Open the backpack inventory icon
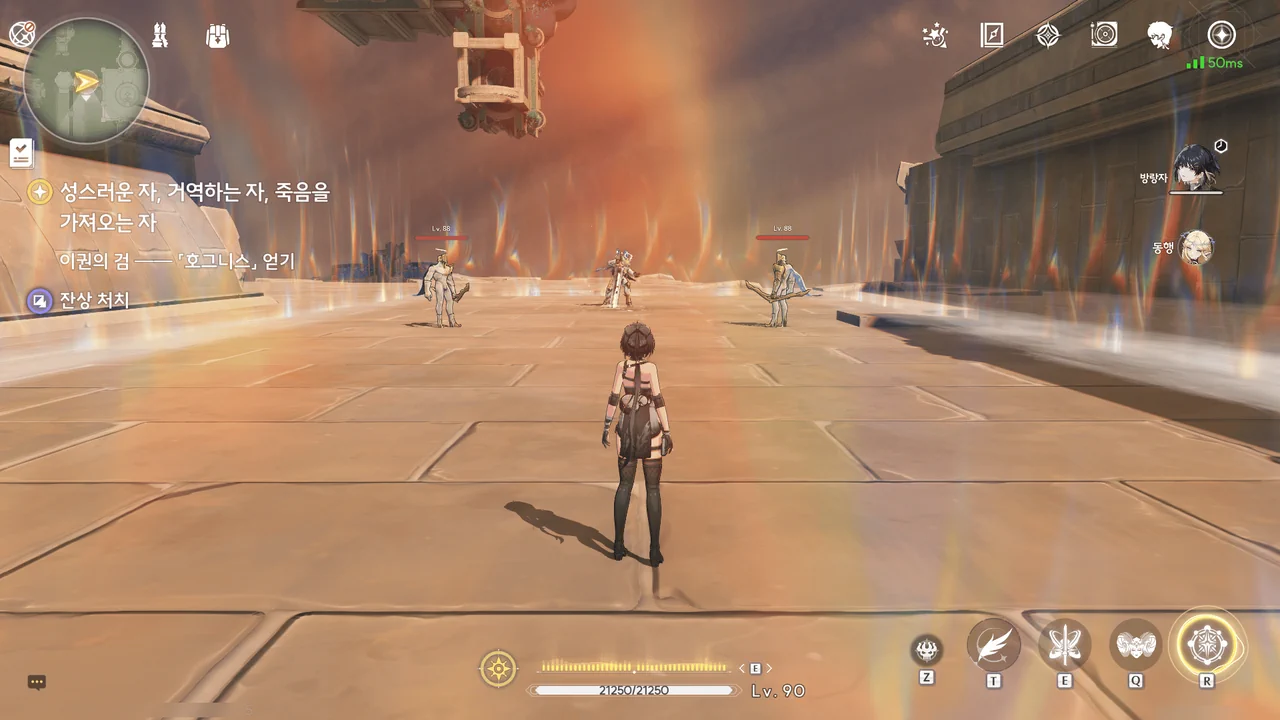1280x720 pixels. (217, 36)
